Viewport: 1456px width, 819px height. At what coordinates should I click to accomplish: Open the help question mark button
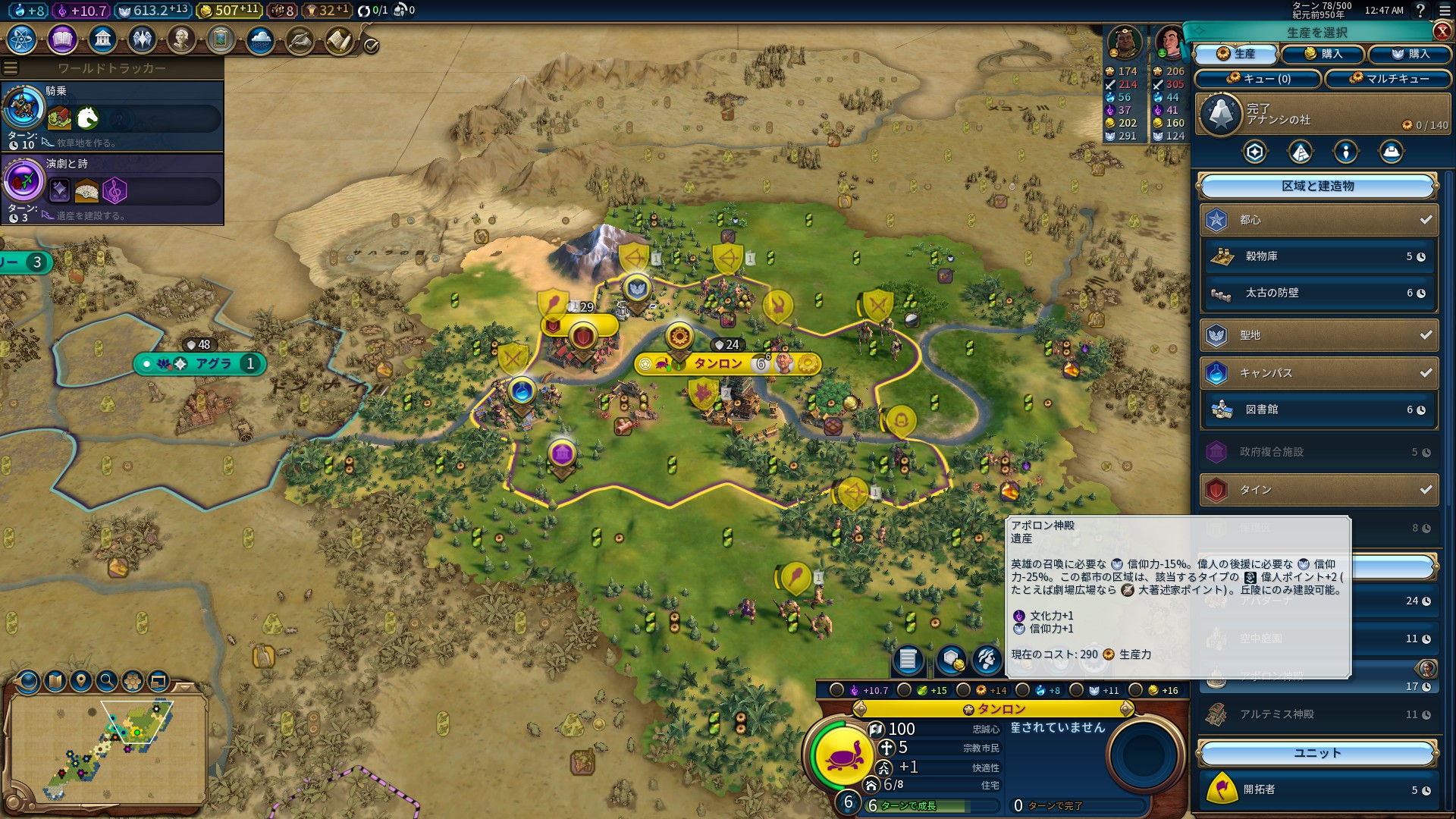pyautogui.click(x=1420, y=11)
